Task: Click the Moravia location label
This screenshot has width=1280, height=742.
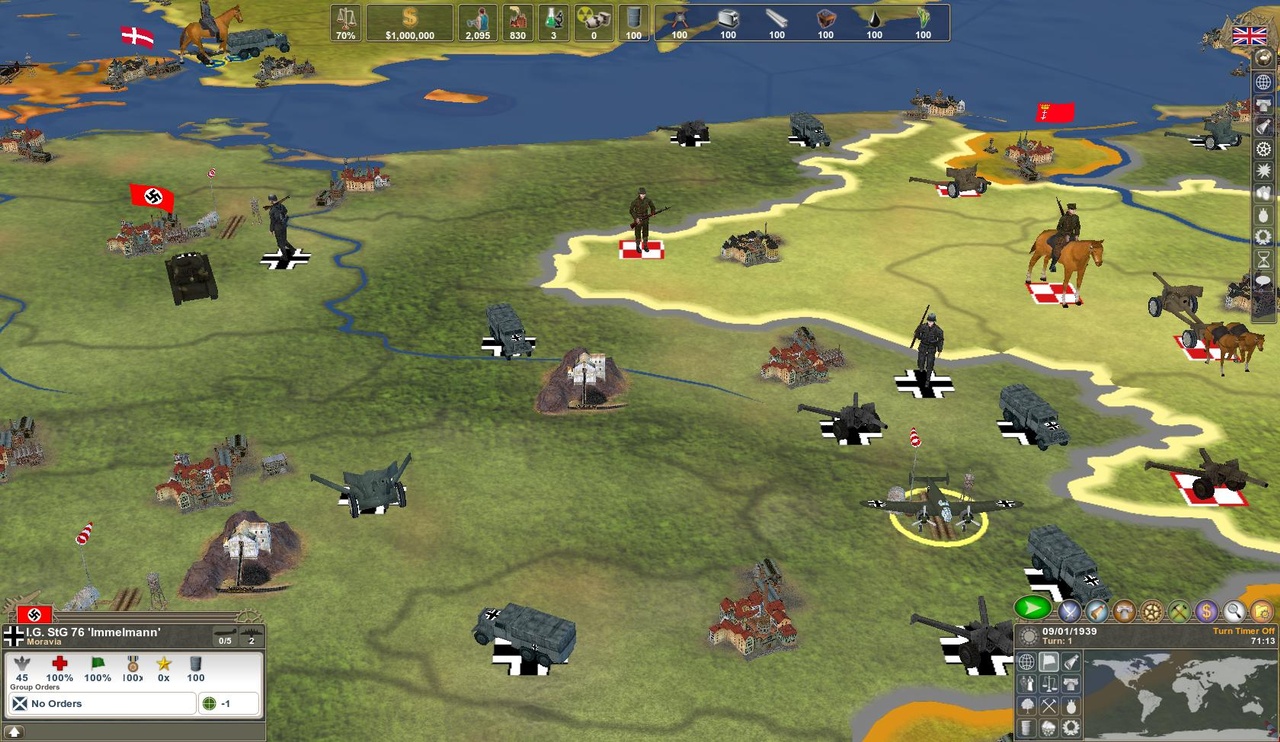Action: (x=43, y=642)
